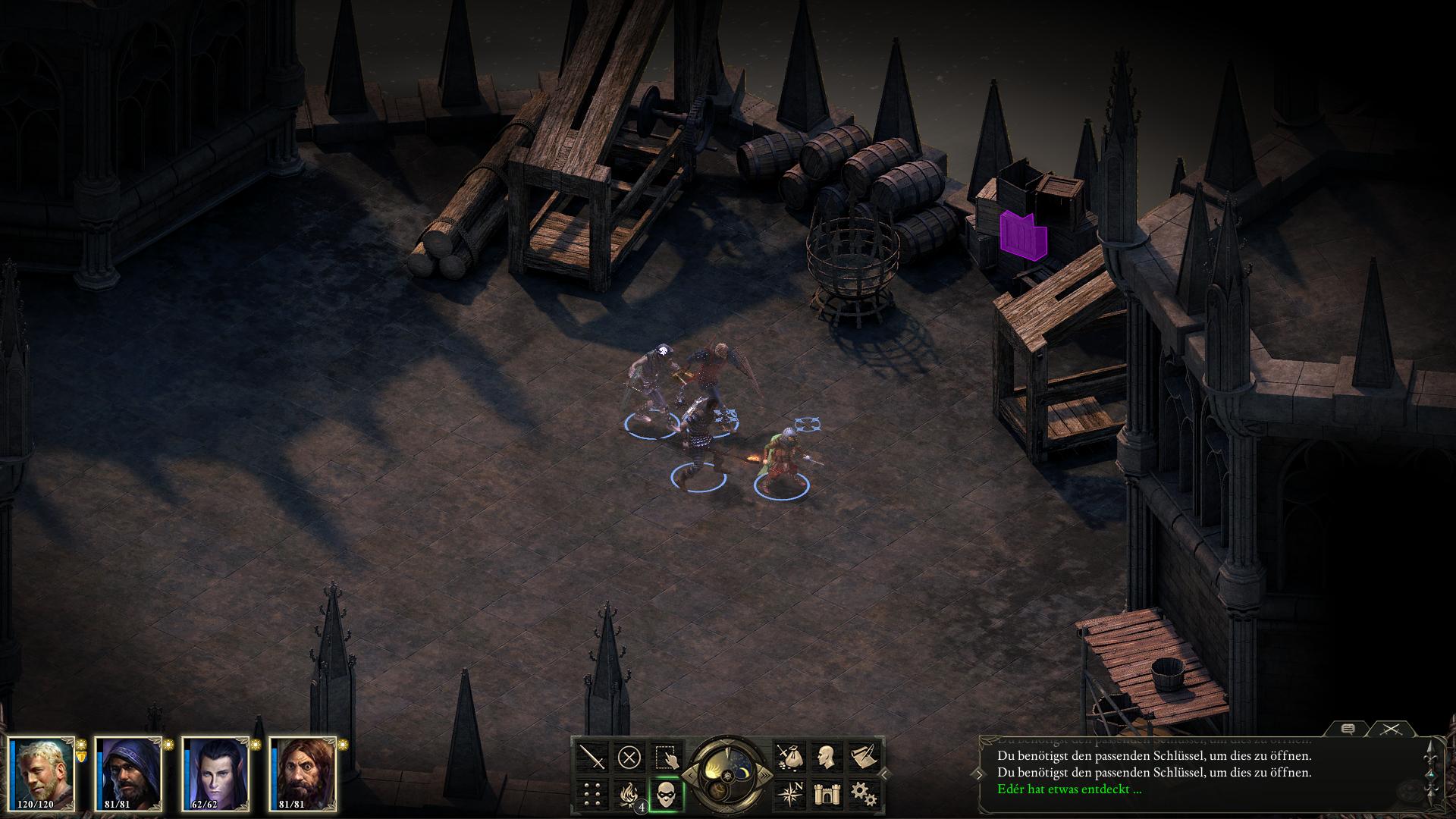Screen dimensions: 1456x819
Task: Activate the sword attack command
Action: 592,757
